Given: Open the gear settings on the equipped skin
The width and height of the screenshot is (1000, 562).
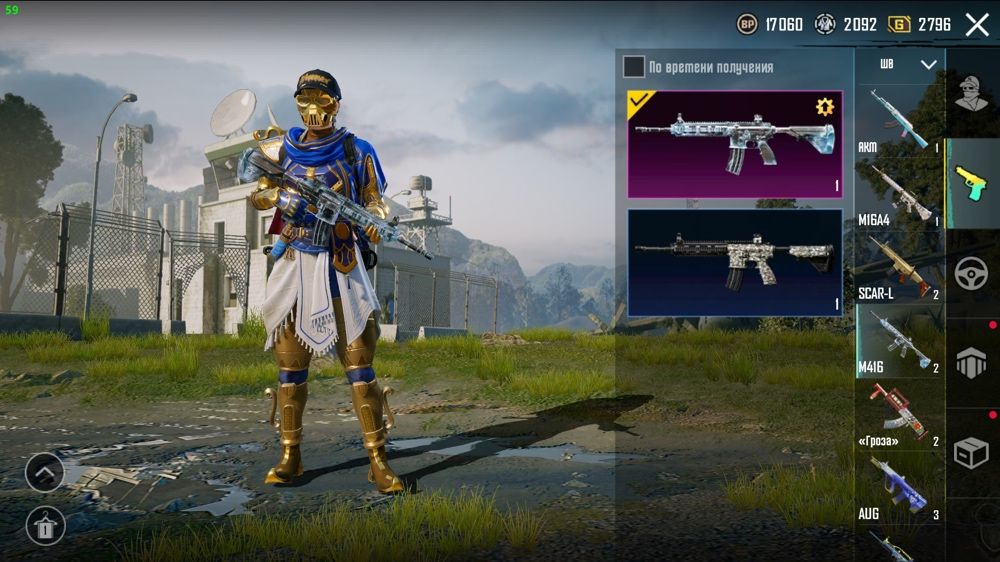Looking at the screenshot, I should [825, 107].
